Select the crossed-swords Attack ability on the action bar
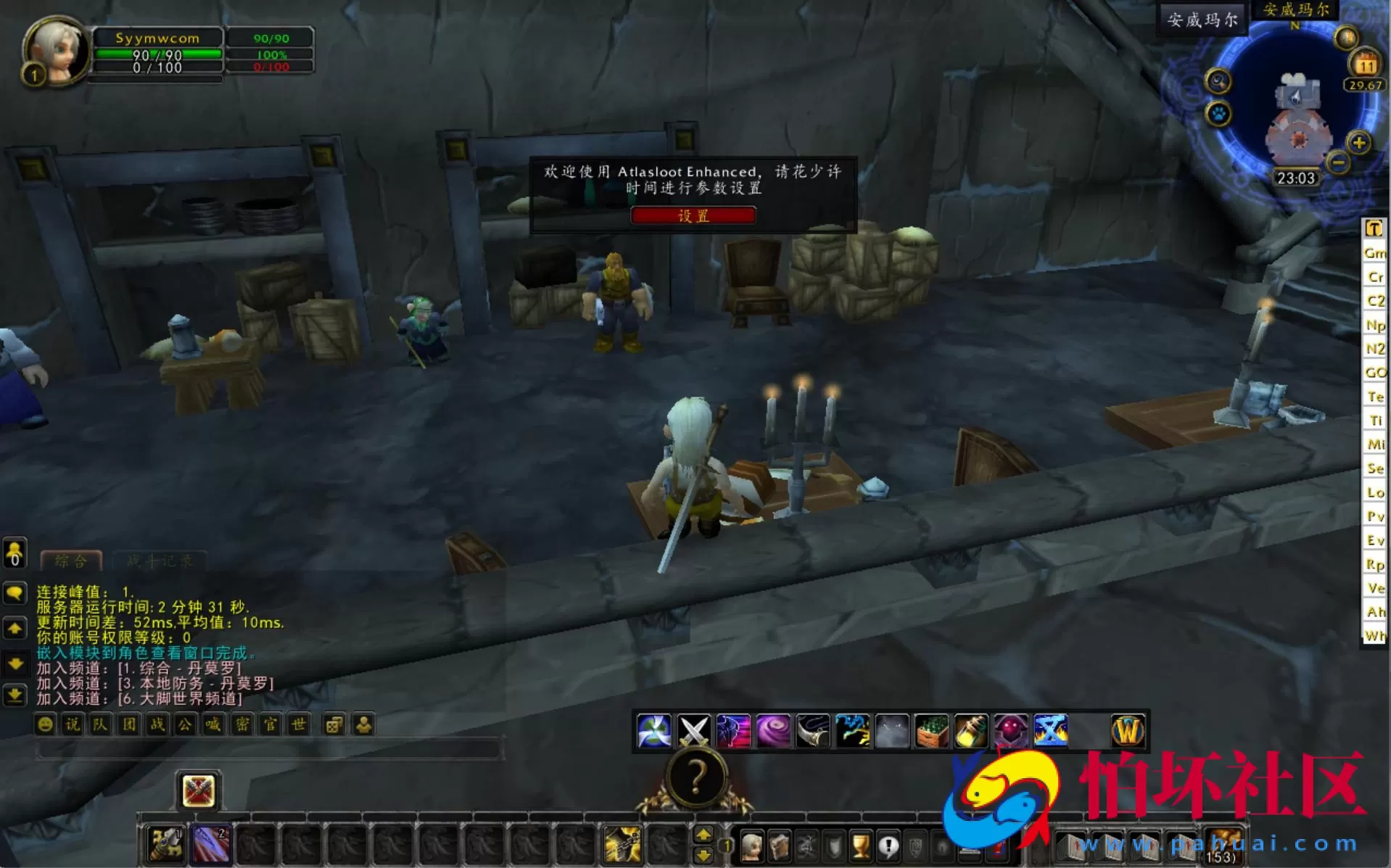 [693, 730]
